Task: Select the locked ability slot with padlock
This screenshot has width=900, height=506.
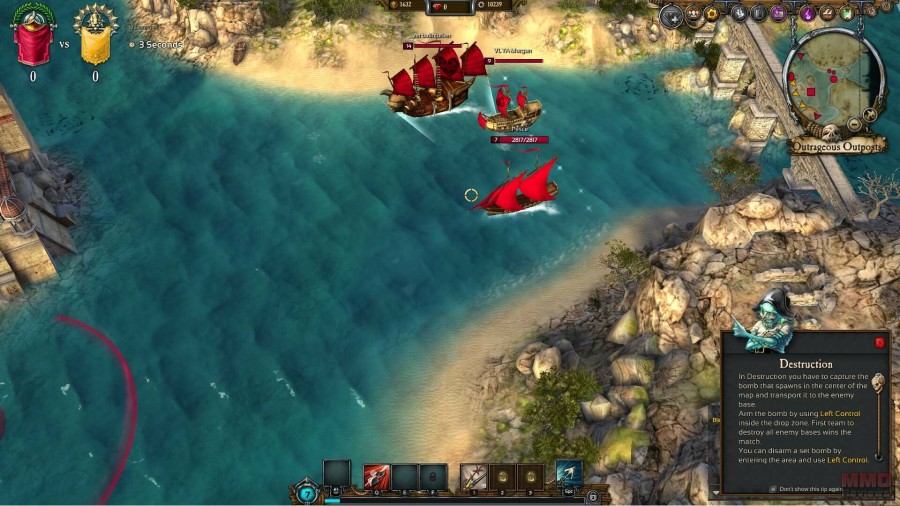Action: [433, 477]
